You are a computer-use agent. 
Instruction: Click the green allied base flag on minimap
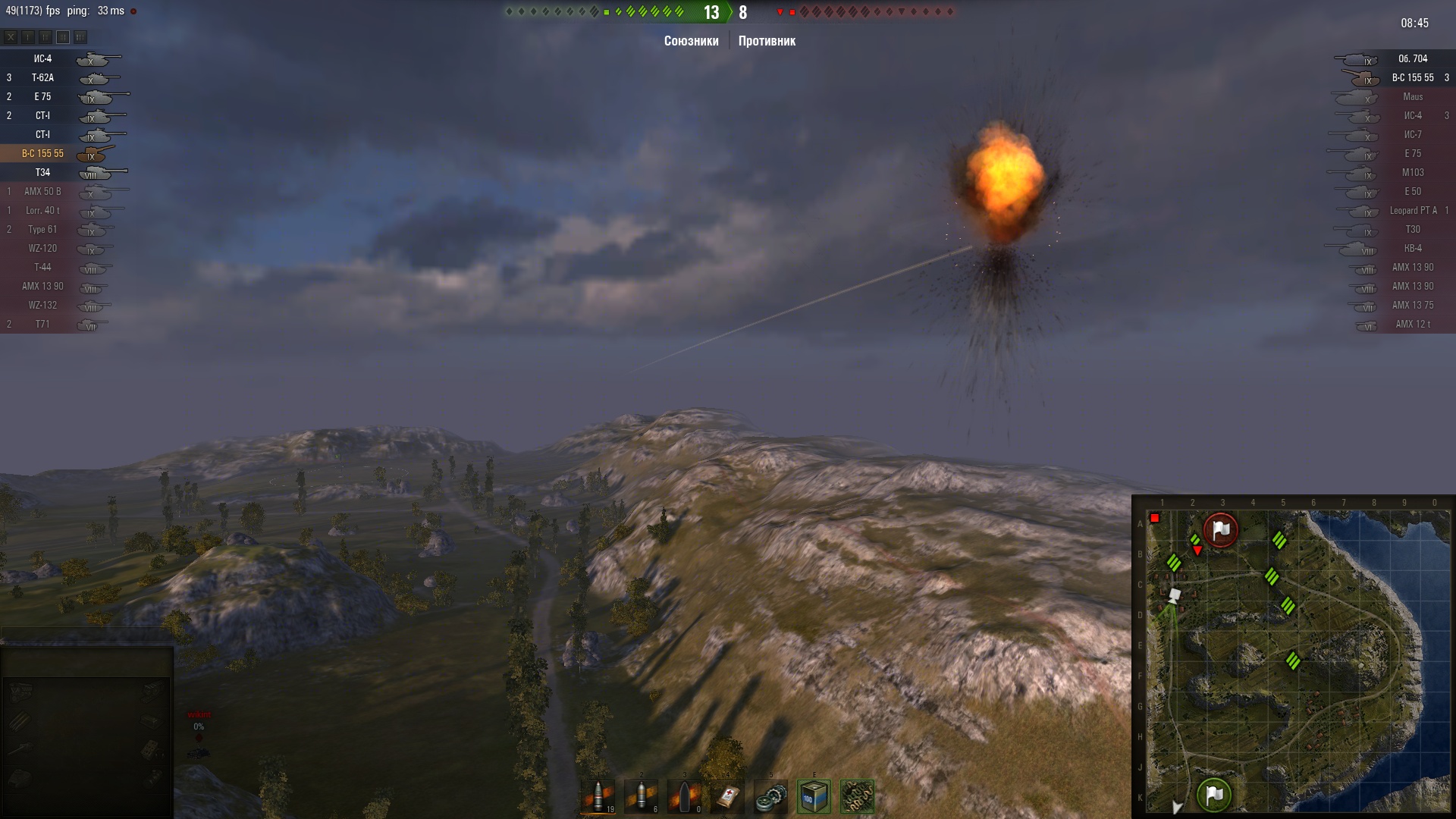point(1213,795)
